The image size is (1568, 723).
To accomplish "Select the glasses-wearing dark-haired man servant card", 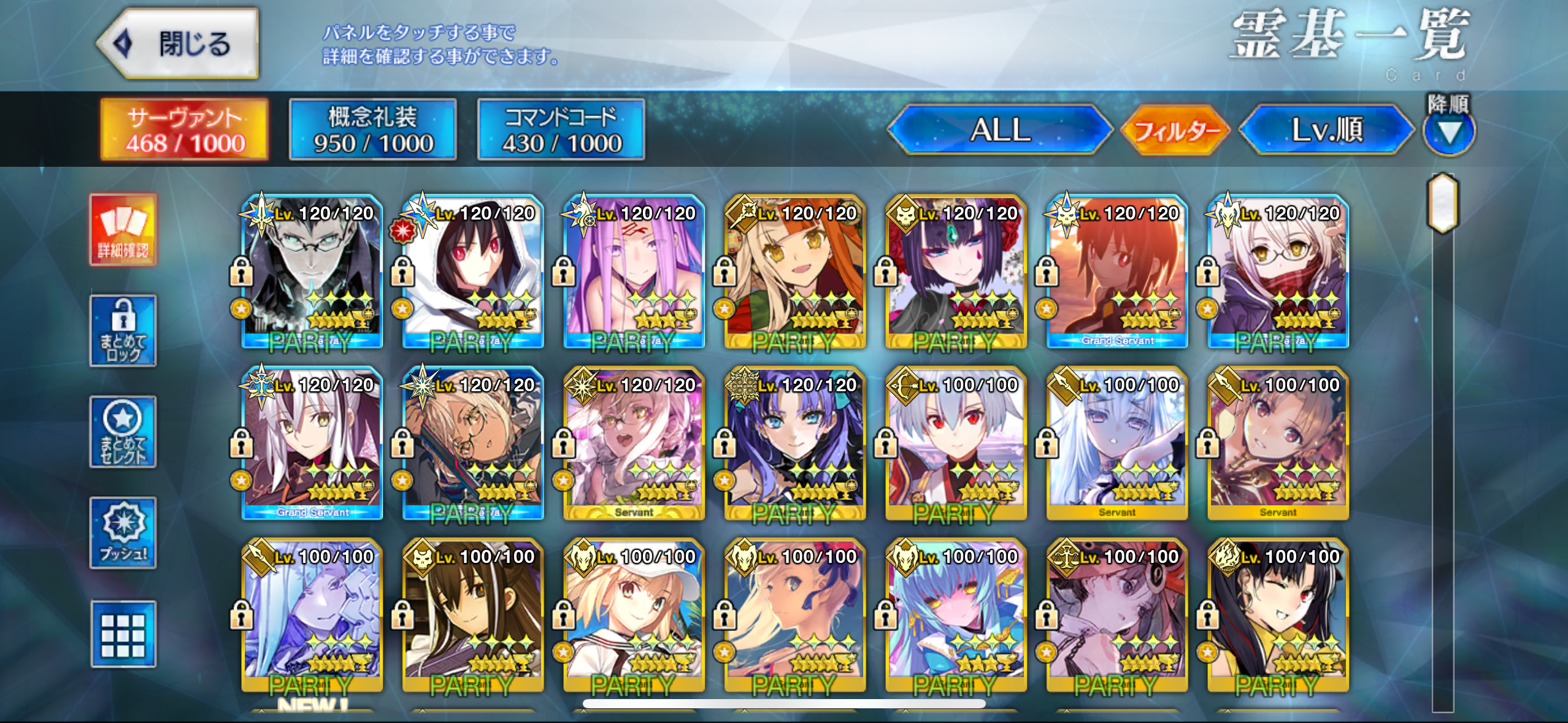I will pos(312,272).
